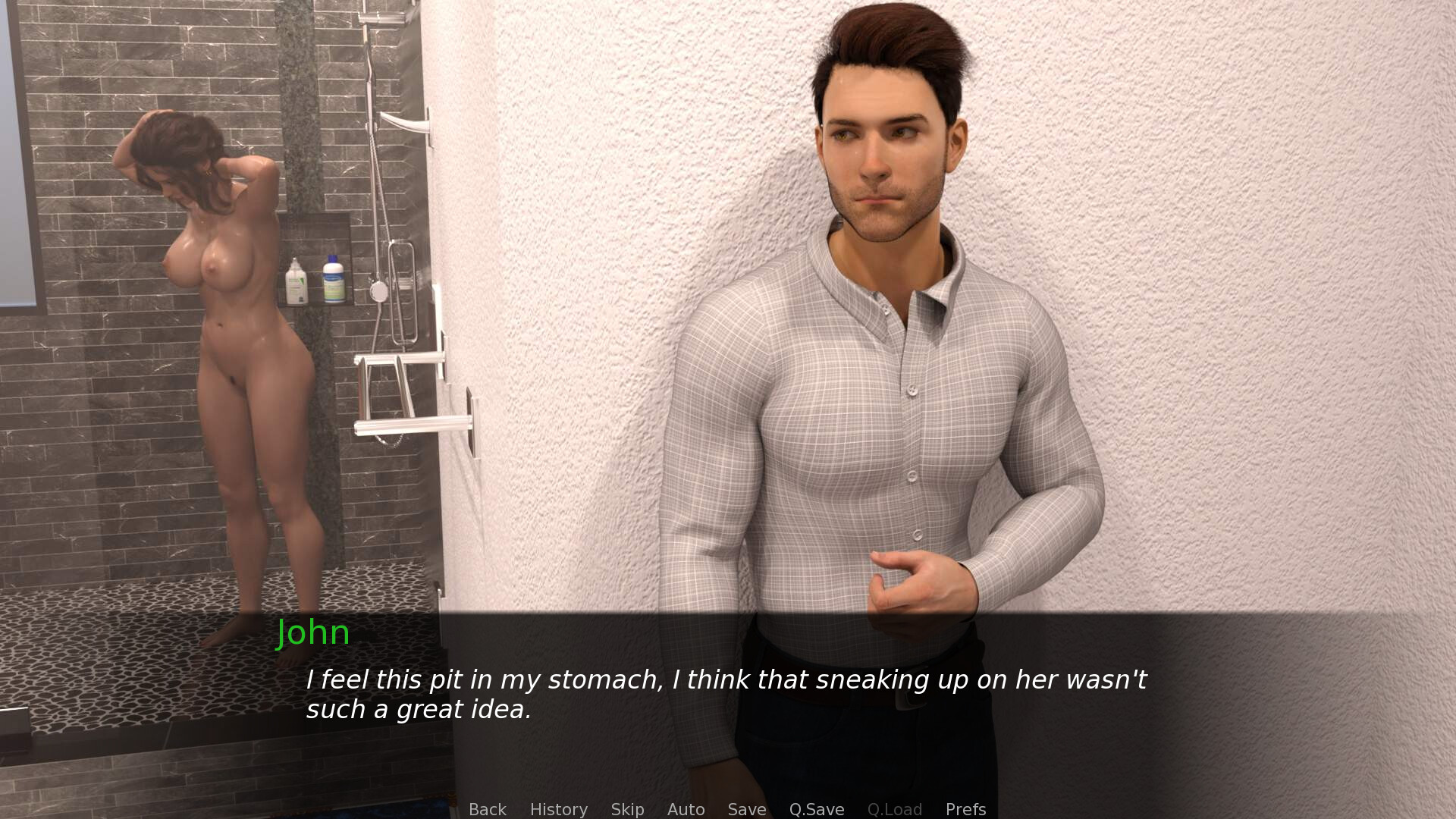Select Skip from the quick menu
This screenshot has height=819, width=1456.
626,809
